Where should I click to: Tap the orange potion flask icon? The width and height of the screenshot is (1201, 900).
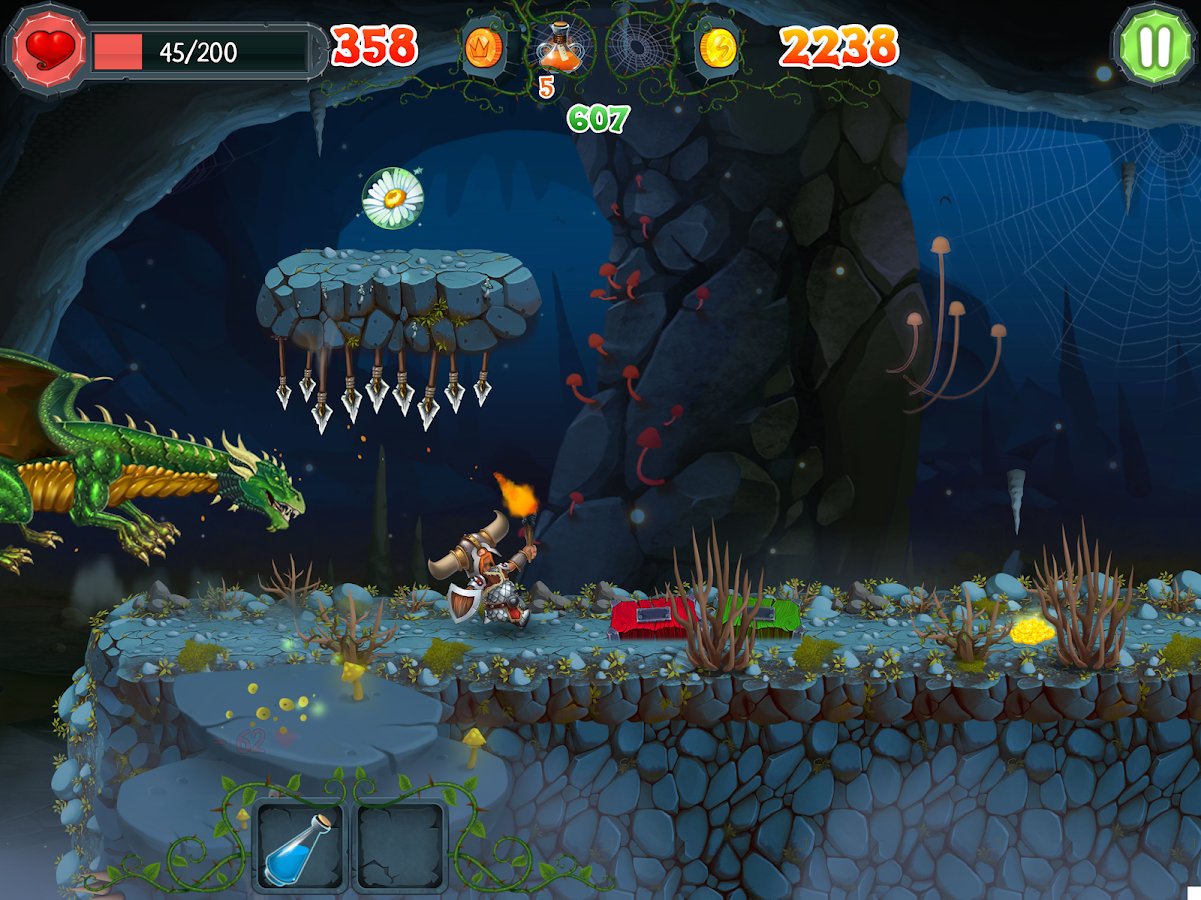coord(559,46)
